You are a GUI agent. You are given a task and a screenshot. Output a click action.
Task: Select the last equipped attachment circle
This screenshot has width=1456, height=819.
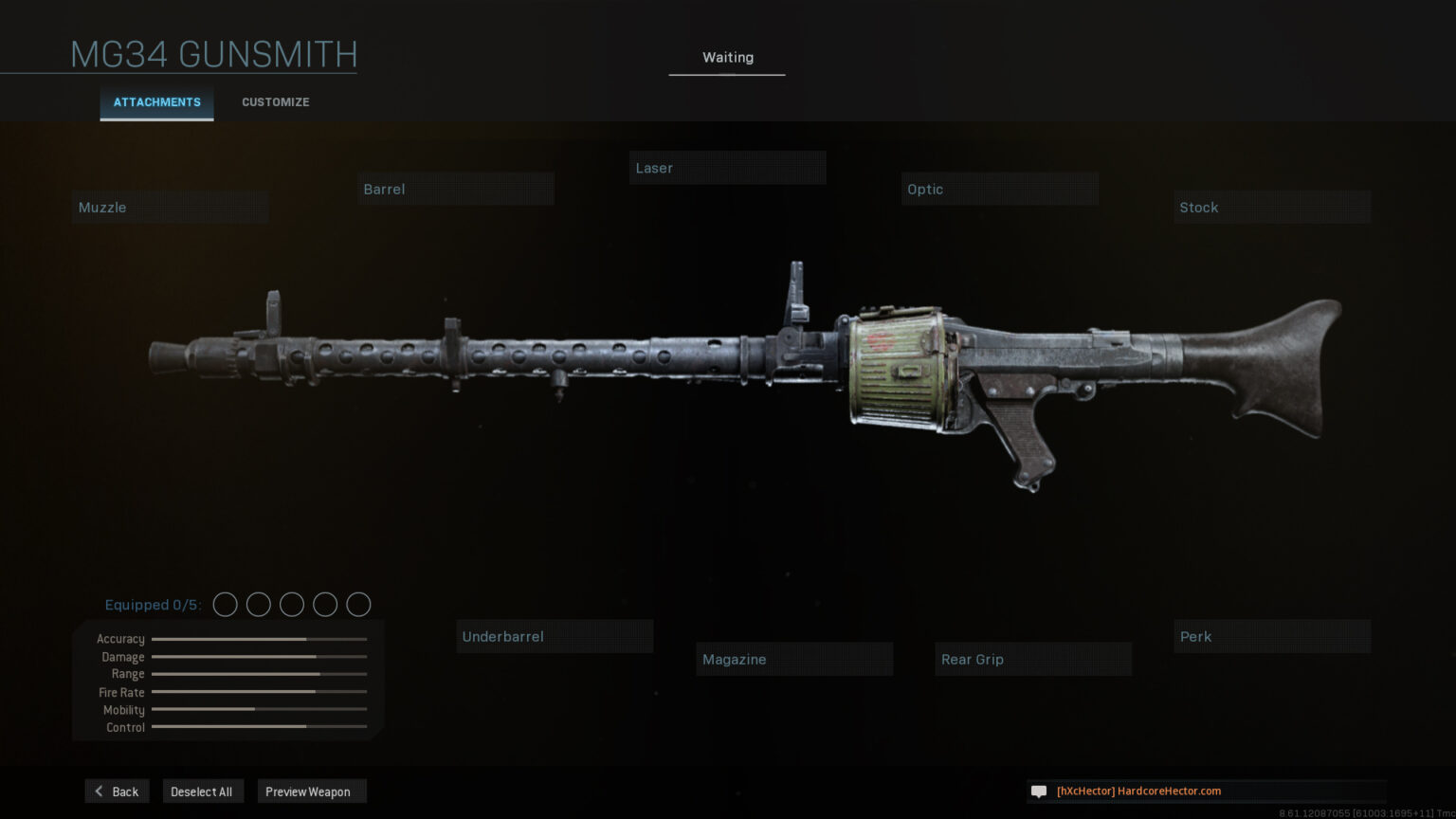(x=358, y=604)
